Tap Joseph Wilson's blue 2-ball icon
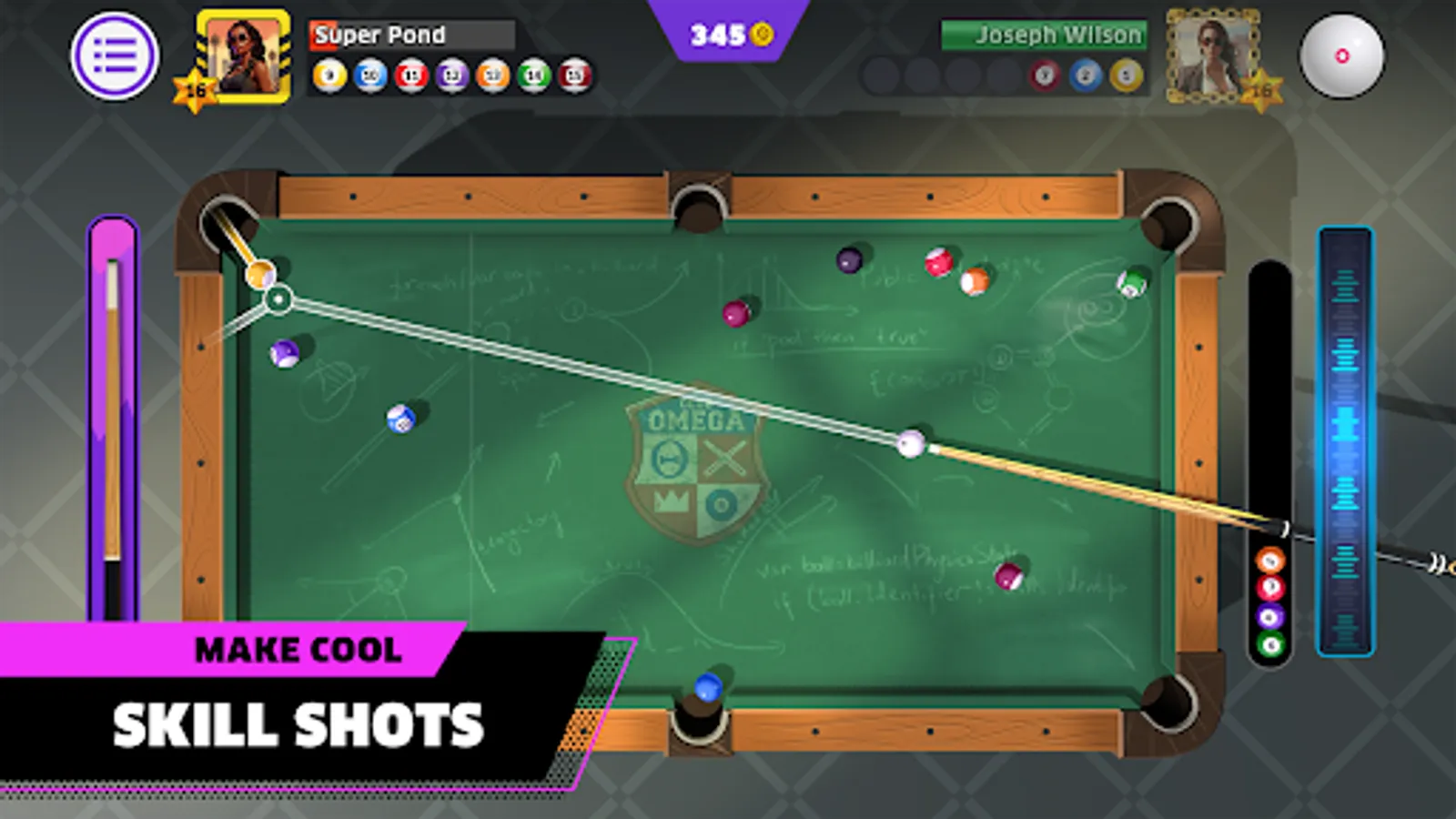This screenshot has width=1456, height=819. click(x=1085, y=76)
